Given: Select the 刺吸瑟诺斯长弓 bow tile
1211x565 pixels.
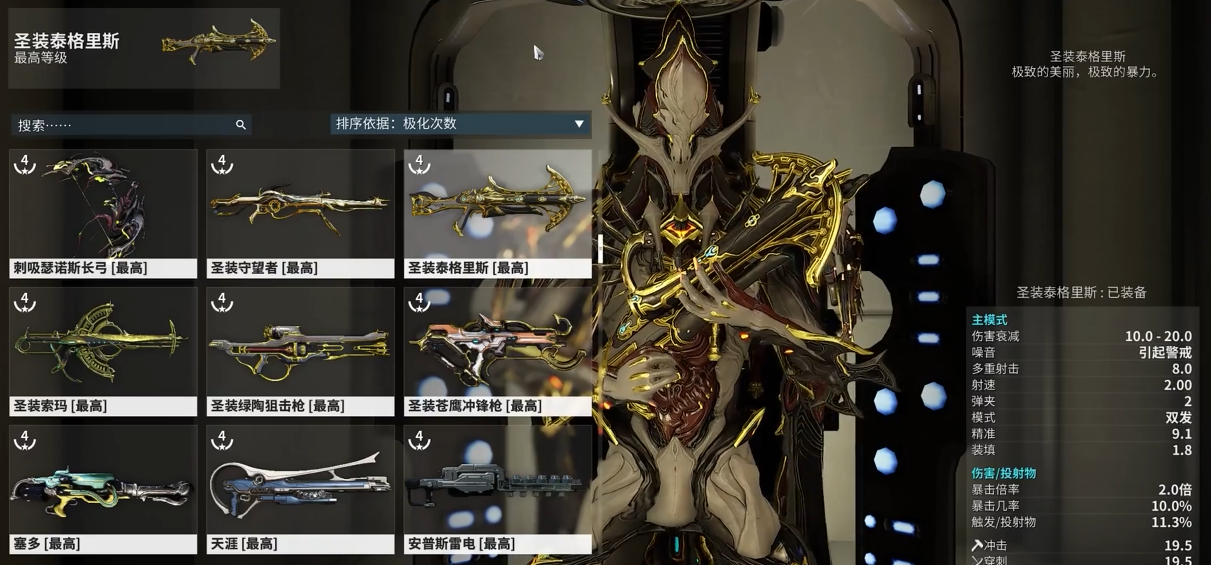Looking at the screenshot, I should (103, 213).
